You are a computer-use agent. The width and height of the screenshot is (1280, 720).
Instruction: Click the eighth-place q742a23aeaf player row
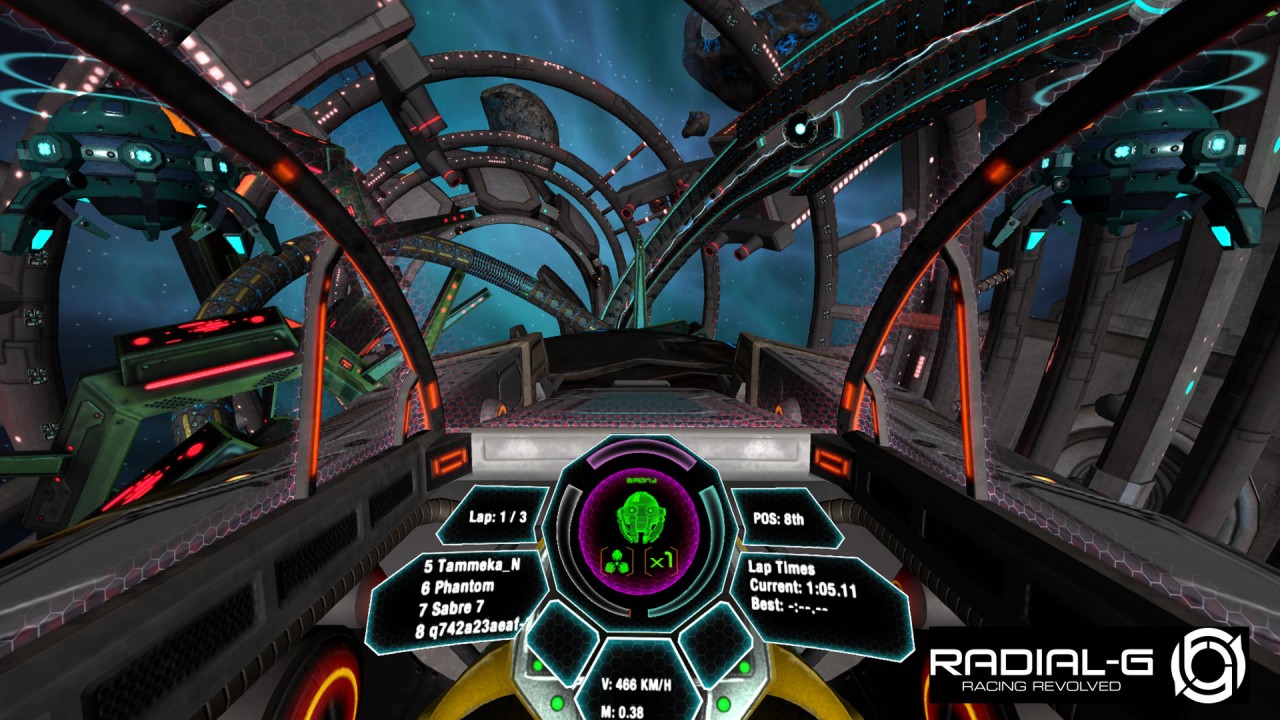pos(470,632)
